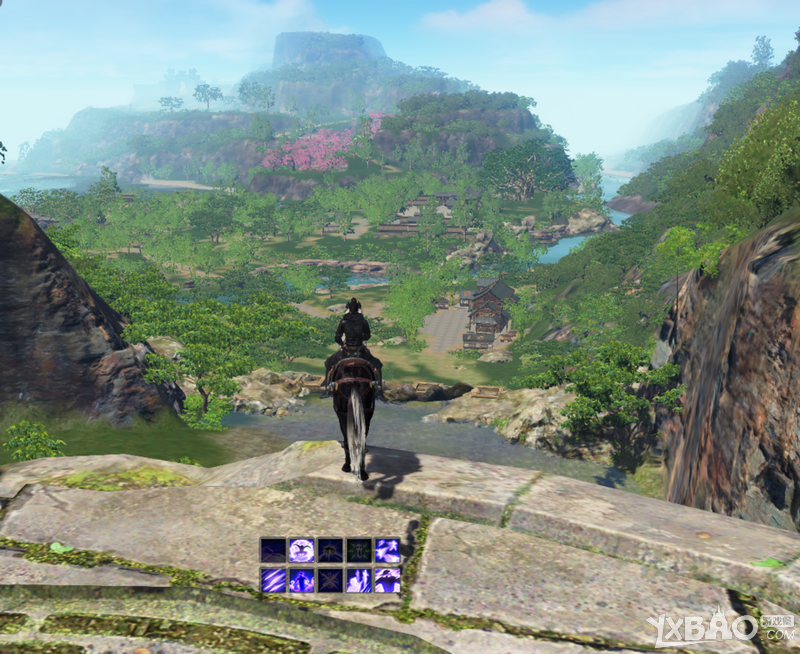Use the dark radiating burst skill
Viewport: 800px width, 654px height.
(x=330, y=550)
